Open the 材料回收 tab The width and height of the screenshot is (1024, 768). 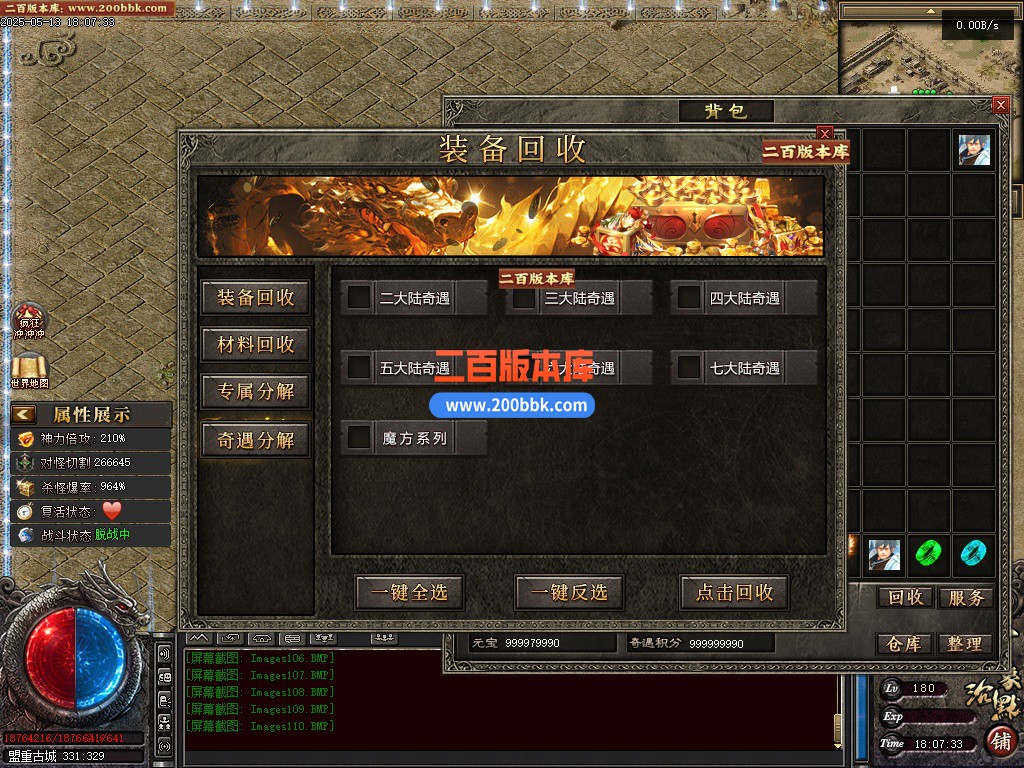pos(255,345)
